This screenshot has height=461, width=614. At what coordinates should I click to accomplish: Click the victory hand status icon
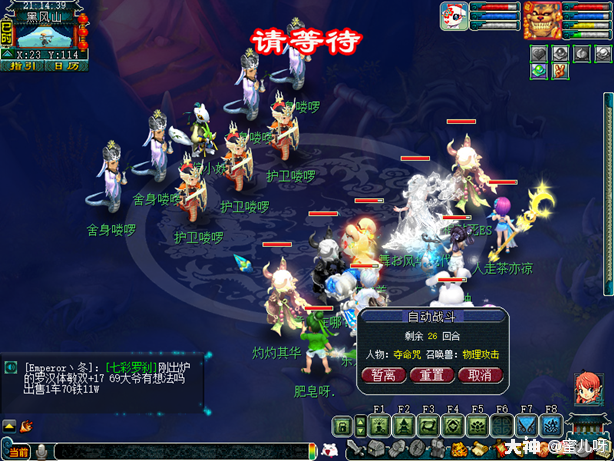tap(560, 70)
